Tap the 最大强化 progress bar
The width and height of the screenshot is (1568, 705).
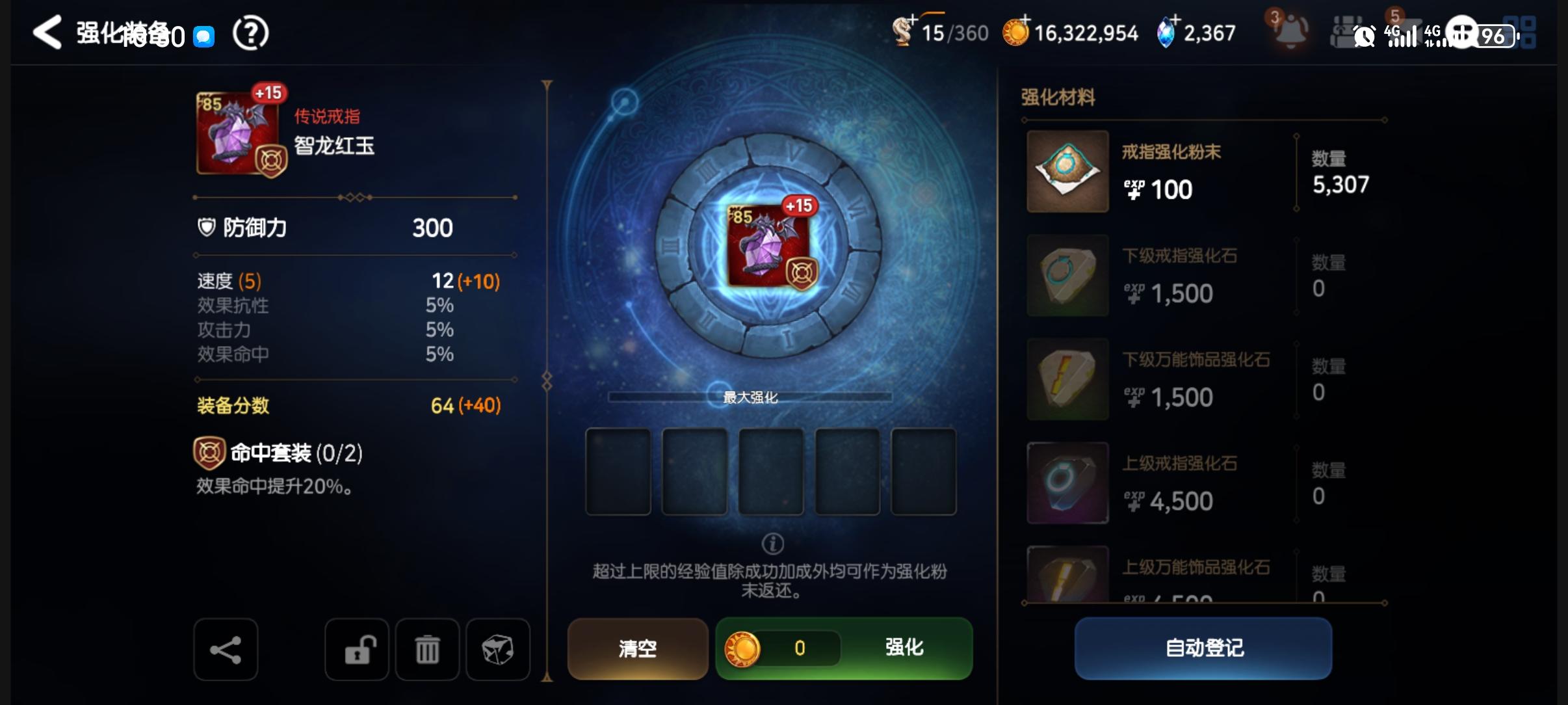point(749,397)
